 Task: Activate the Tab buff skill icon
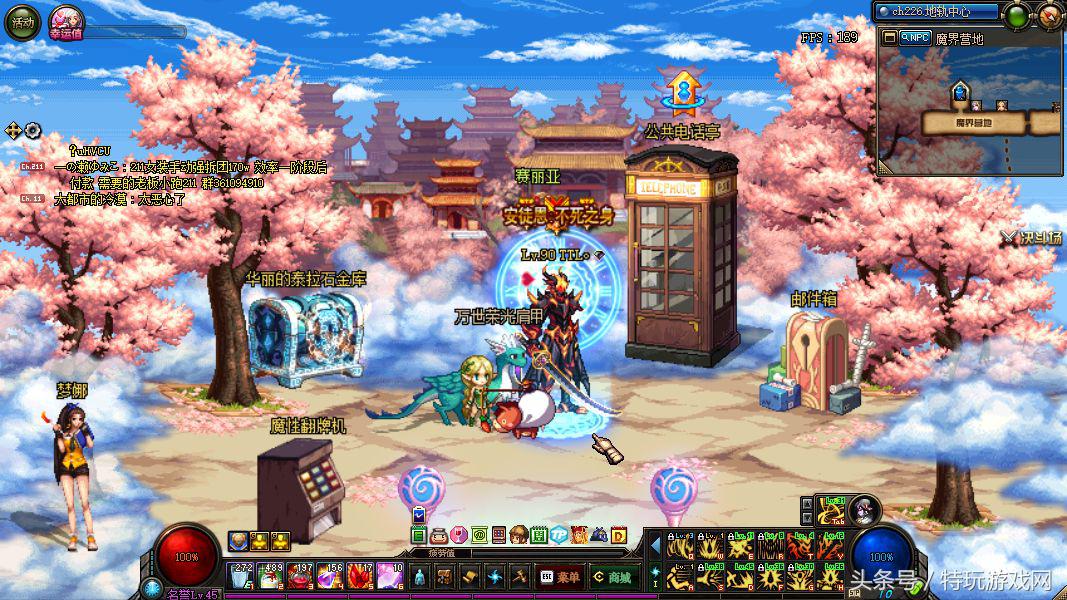coord(832,509)
